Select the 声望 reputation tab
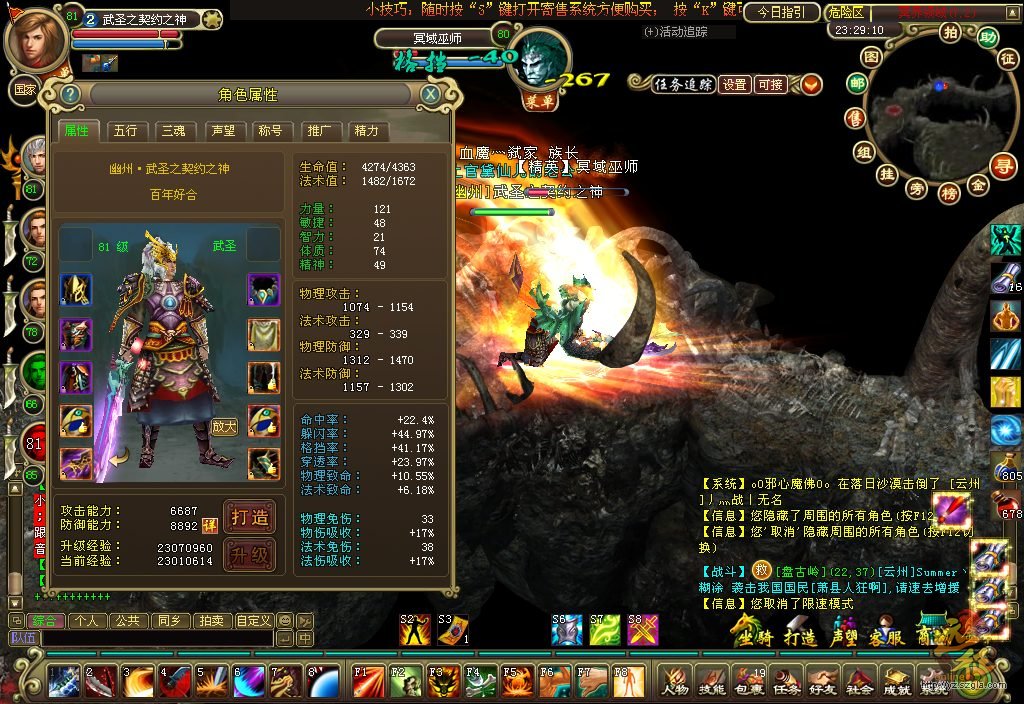 click(222, 131)
